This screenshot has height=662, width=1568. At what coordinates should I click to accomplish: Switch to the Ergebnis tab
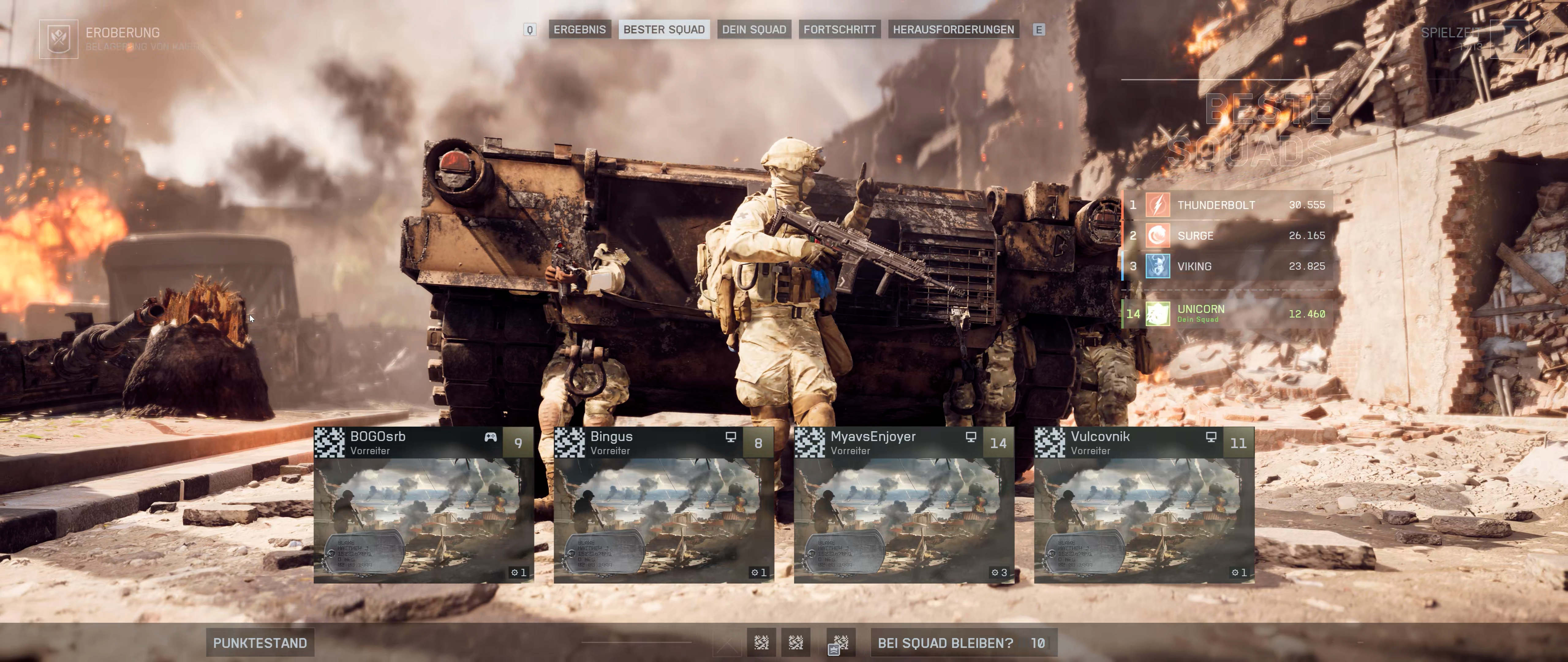pos(579,29)
